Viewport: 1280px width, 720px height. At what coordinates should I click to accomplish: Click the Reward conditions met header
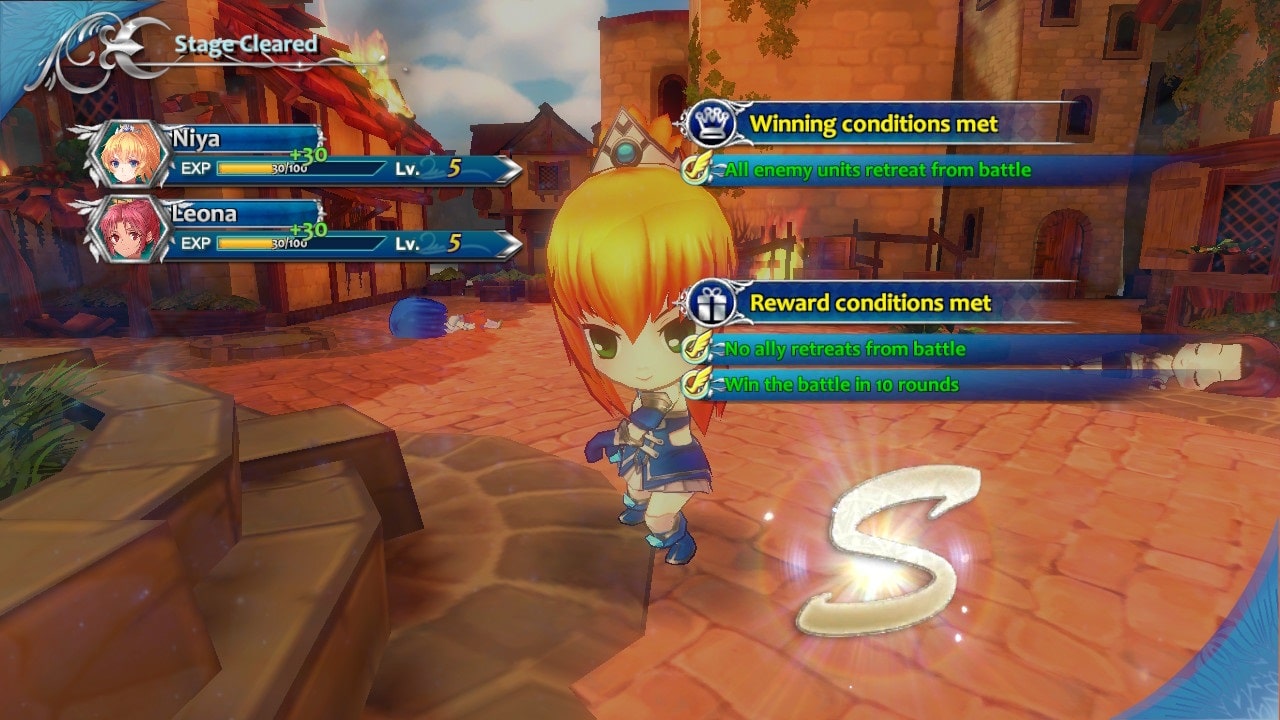[870, 303]
